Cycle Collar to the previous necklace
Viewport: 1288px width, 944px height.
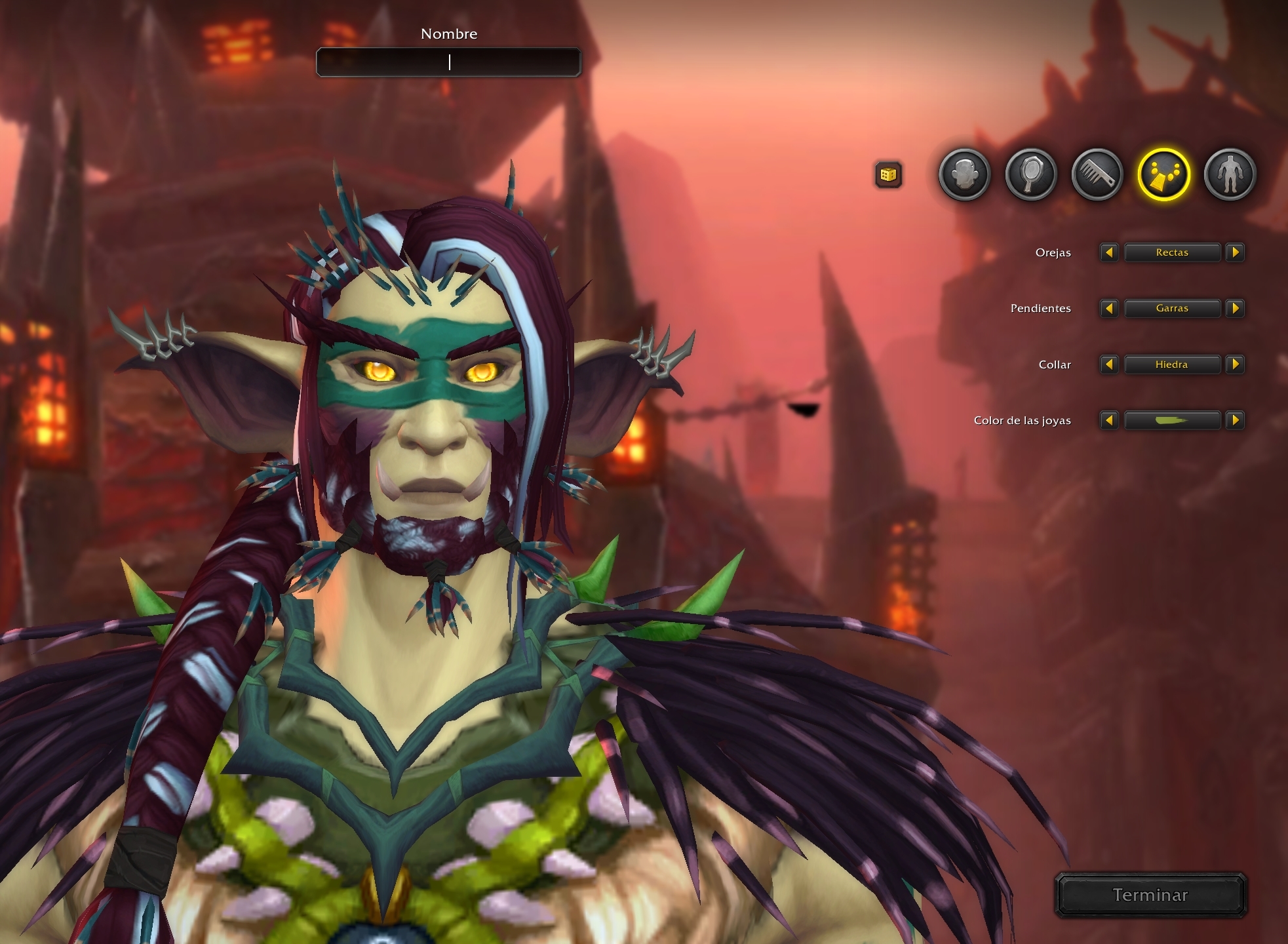tap(1109, 364)
